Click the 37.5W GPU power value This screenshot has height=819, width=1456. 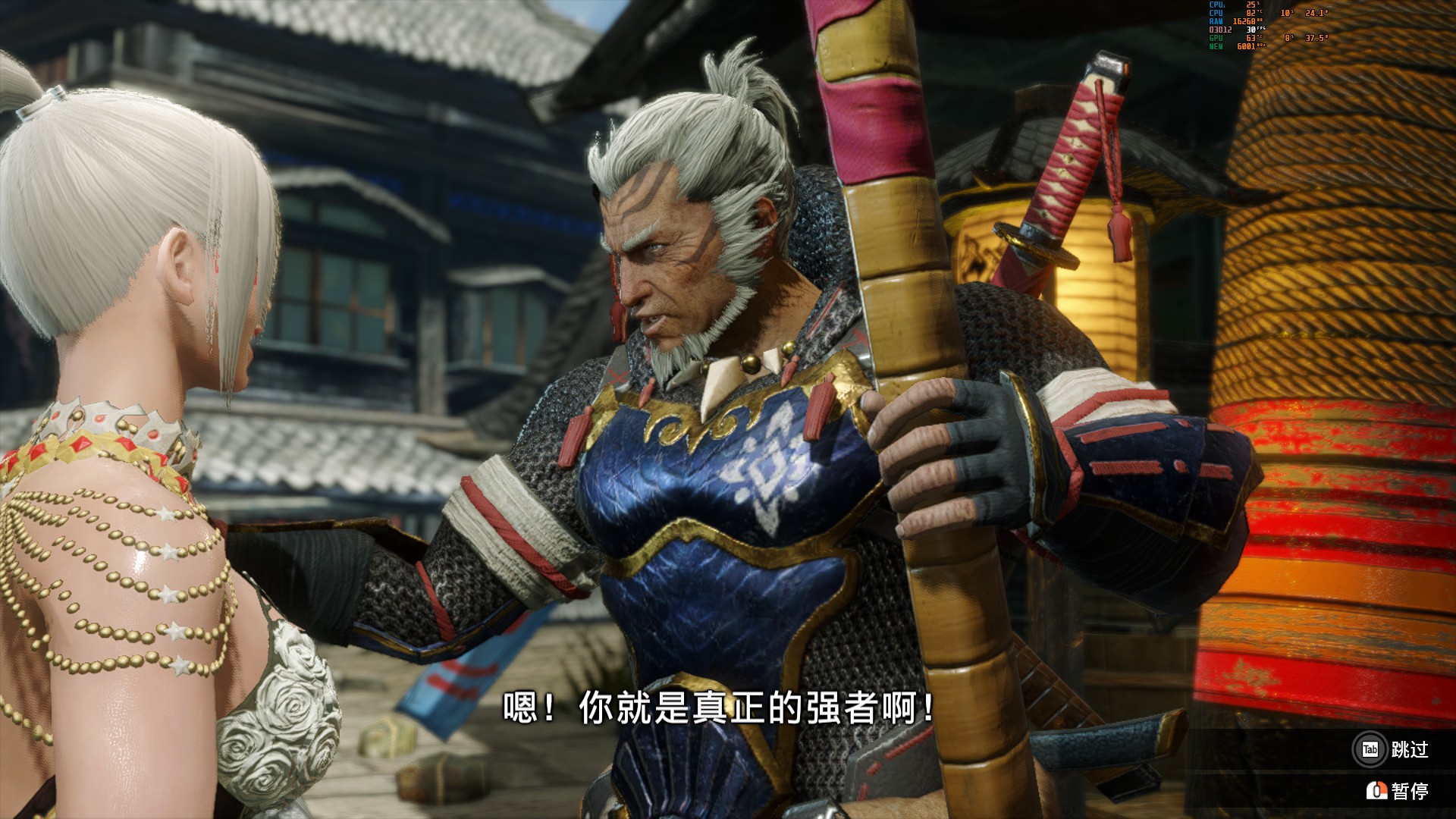click(x=1316, y=39)
